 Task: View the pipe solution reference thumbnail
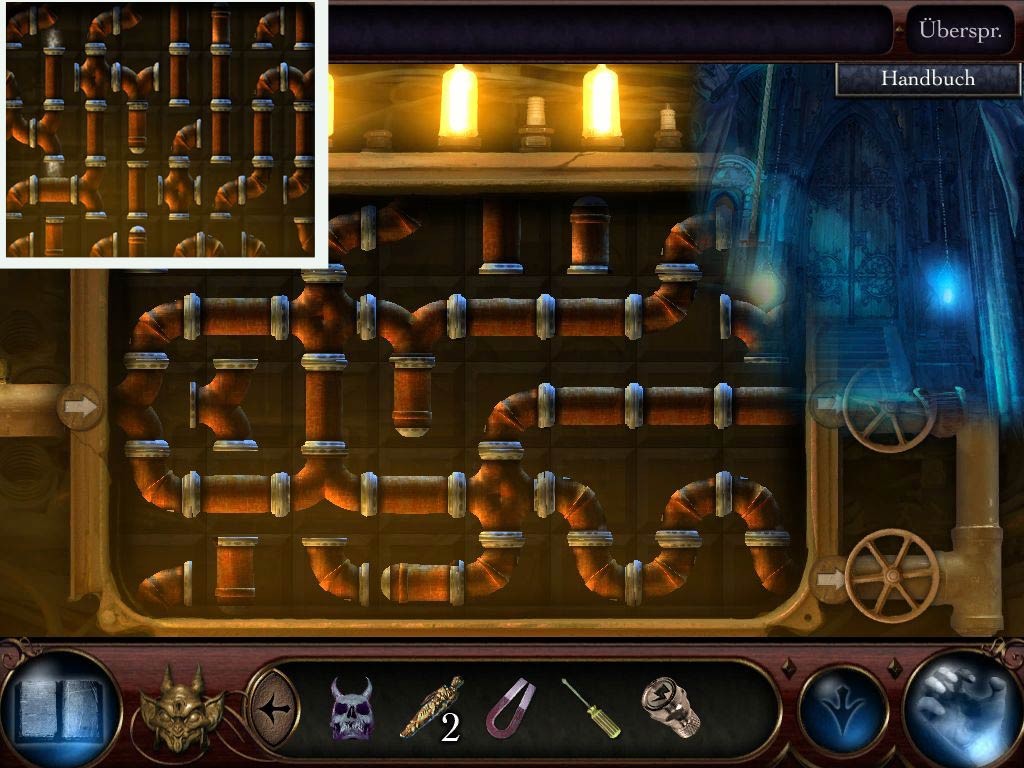coord(160,130)
